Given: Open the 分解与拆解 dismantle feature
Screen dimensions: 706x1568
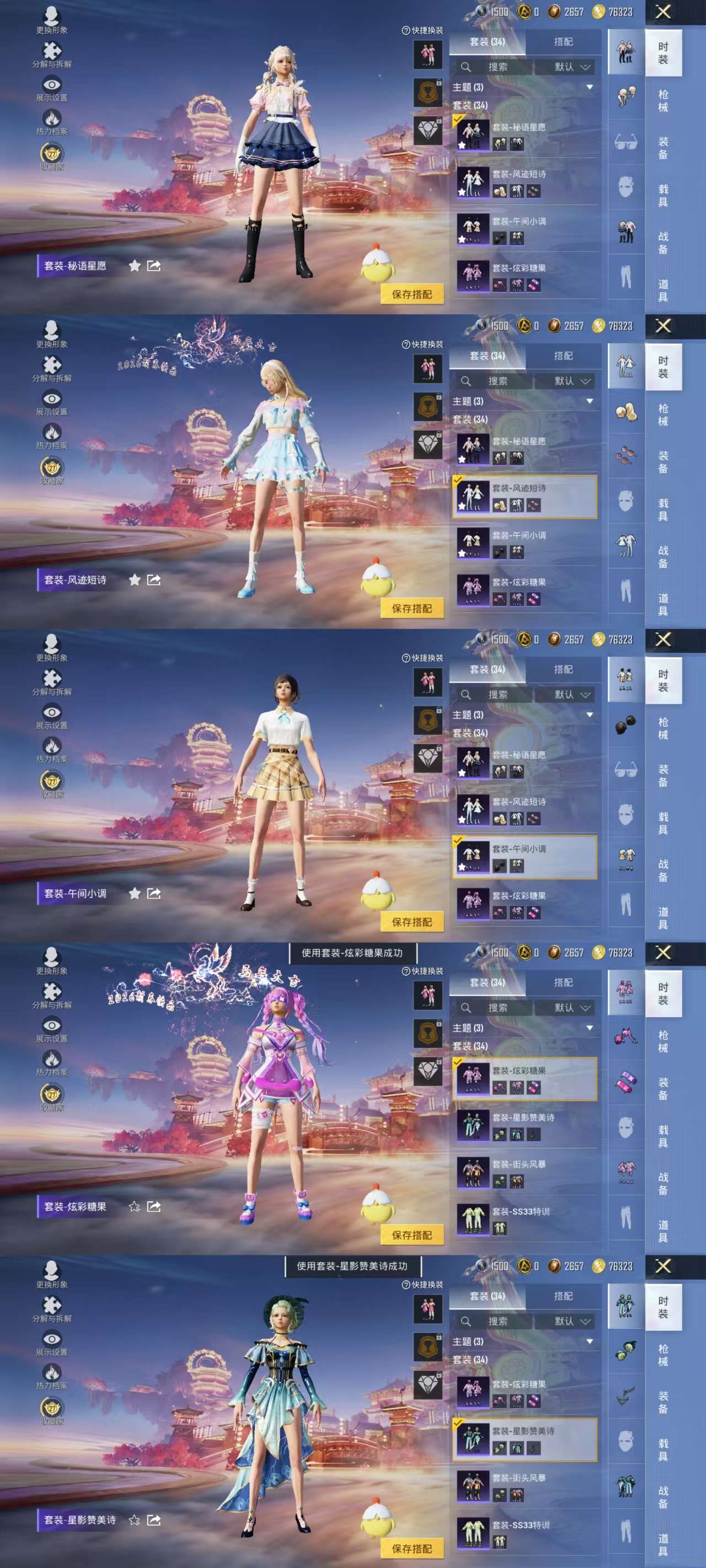Looking at the screenshot, I should (52, 50).
